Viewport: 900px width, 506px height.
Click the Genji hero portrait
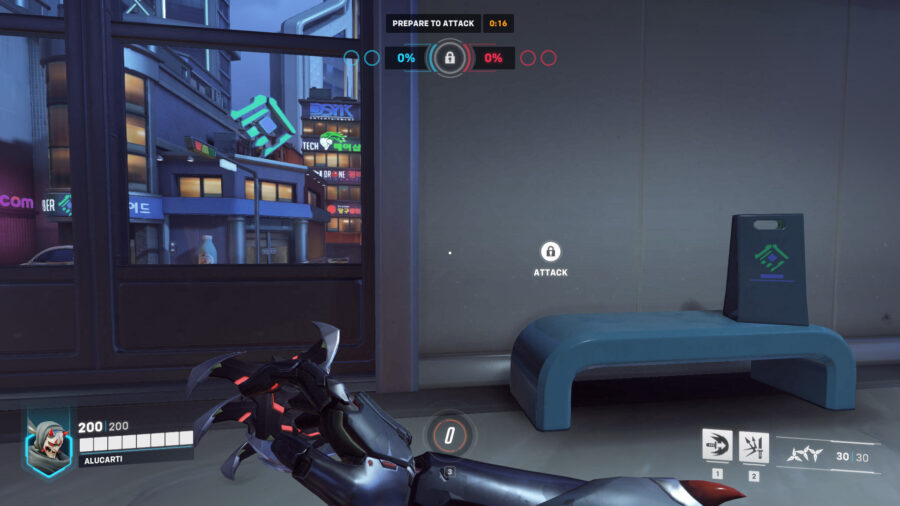pyautogui.click(x=48, y=441)
